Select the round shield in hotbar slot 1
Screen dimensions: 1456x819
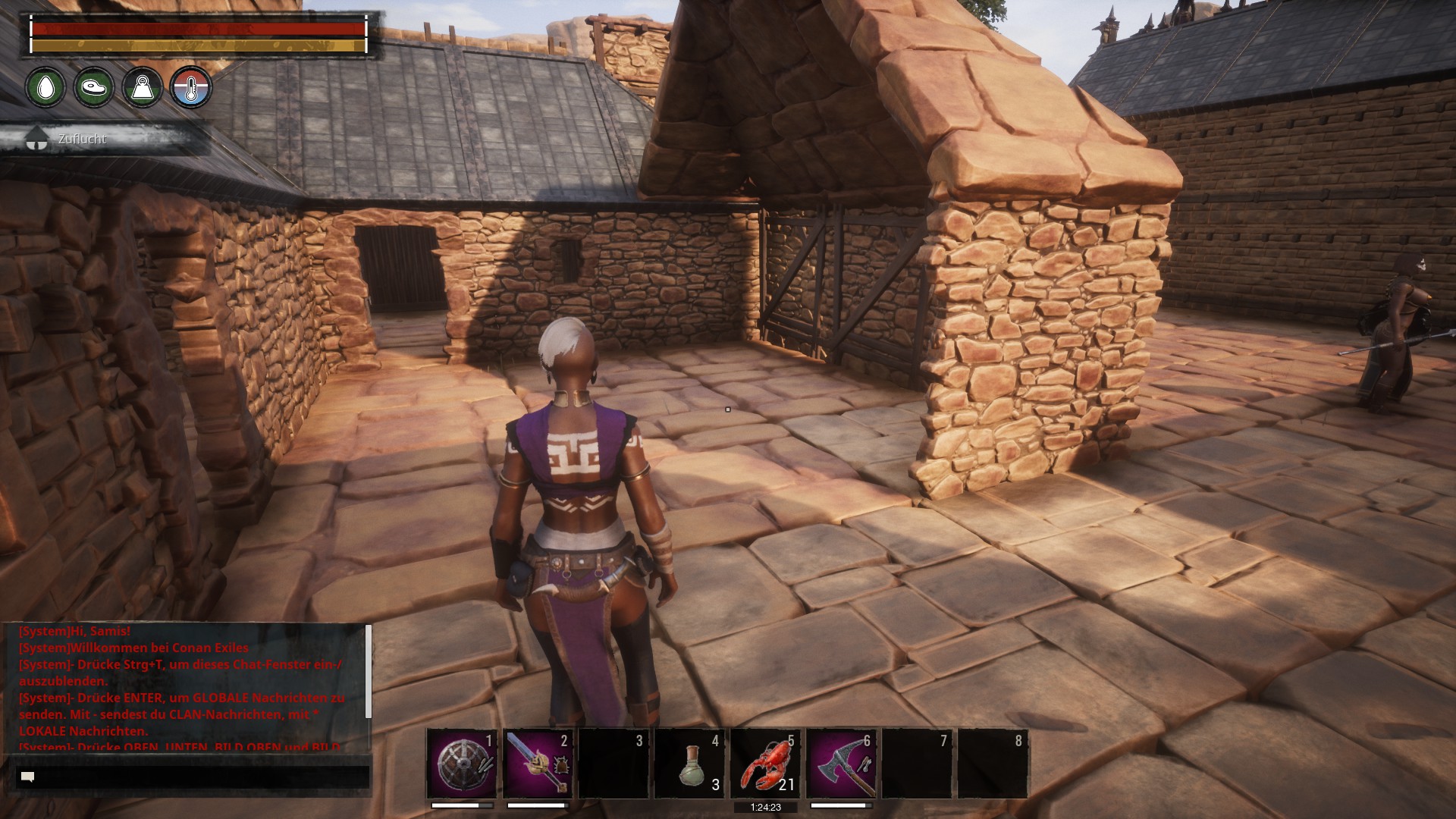tap(462, 764)
